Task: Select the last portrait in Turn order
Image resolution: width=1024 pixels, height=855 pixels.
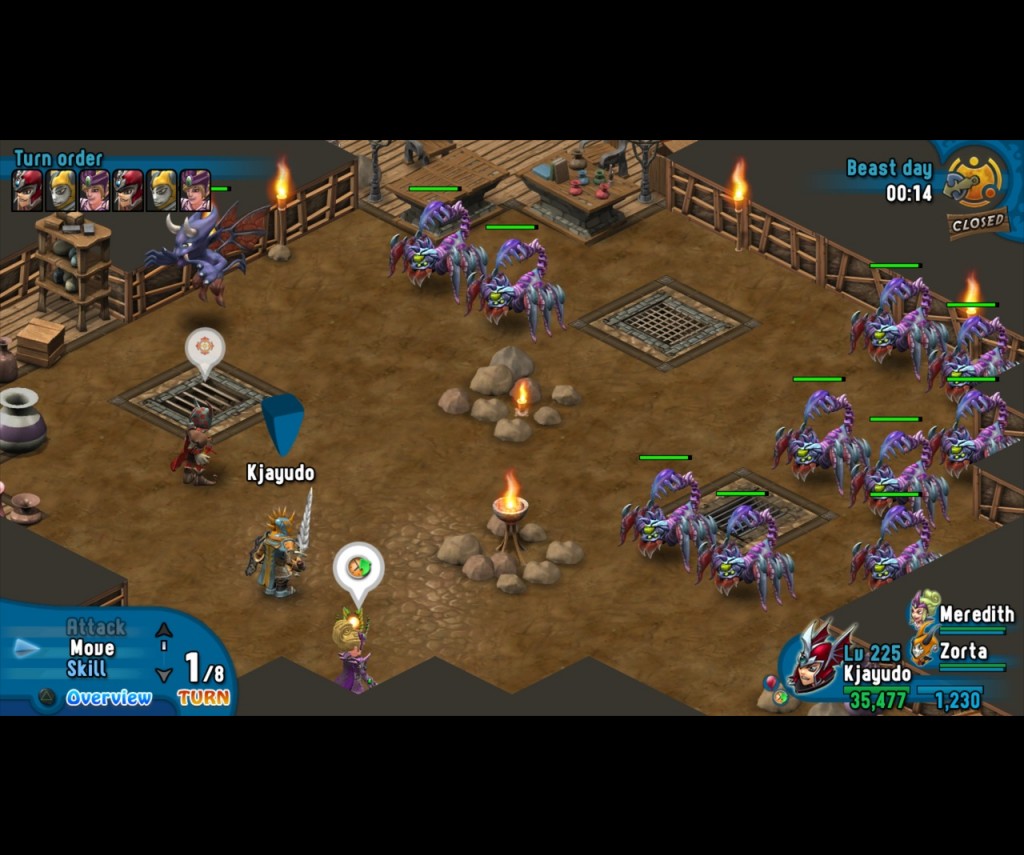Action: [195, 190]
